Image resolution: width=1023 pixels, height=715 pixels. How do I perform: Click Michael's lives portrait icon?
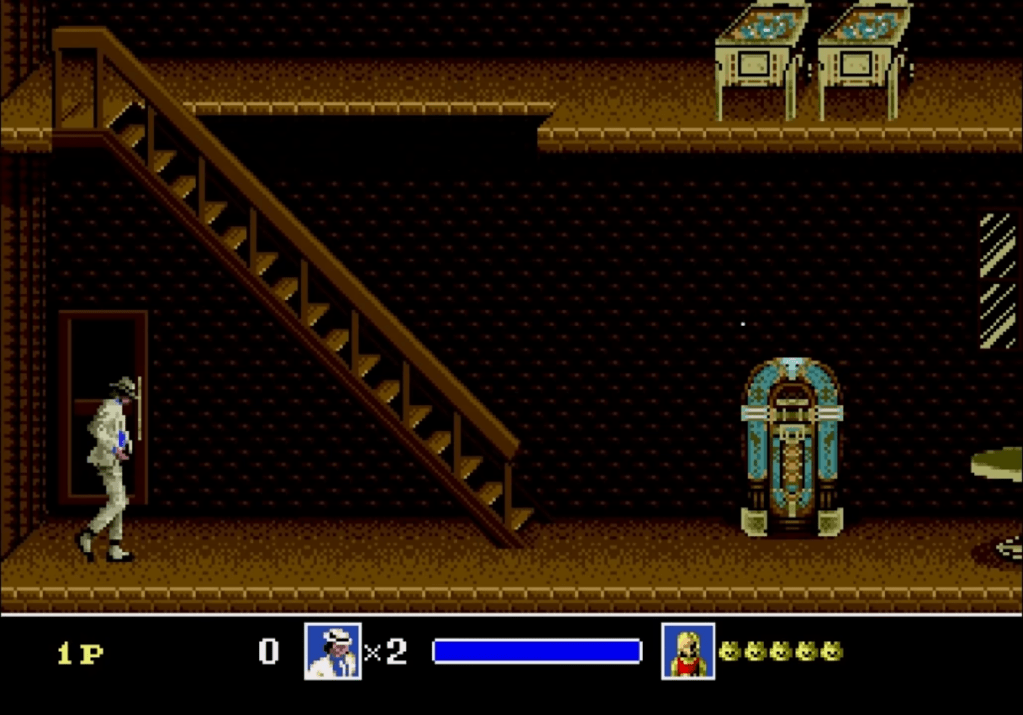click(333, 651)
